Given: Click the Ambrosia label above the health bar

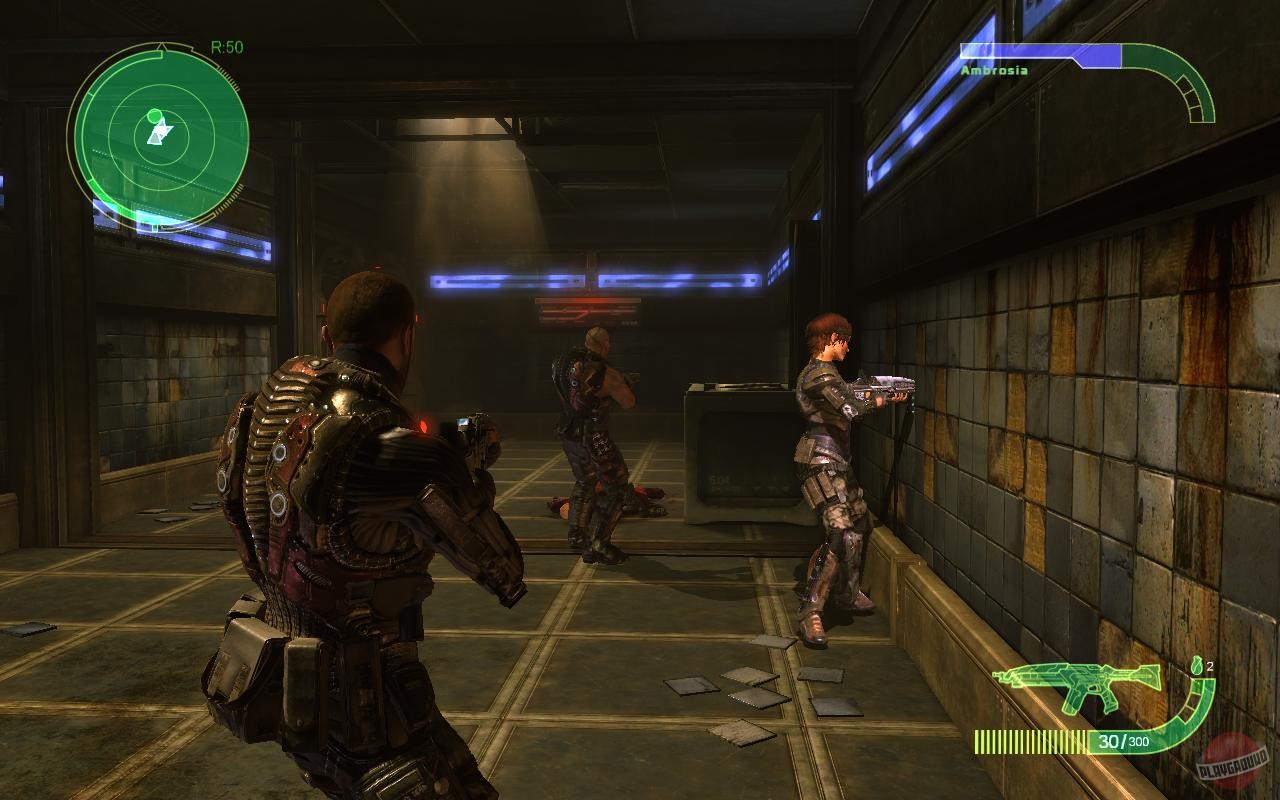Looking at the screenshot, I should click(995, 71).
